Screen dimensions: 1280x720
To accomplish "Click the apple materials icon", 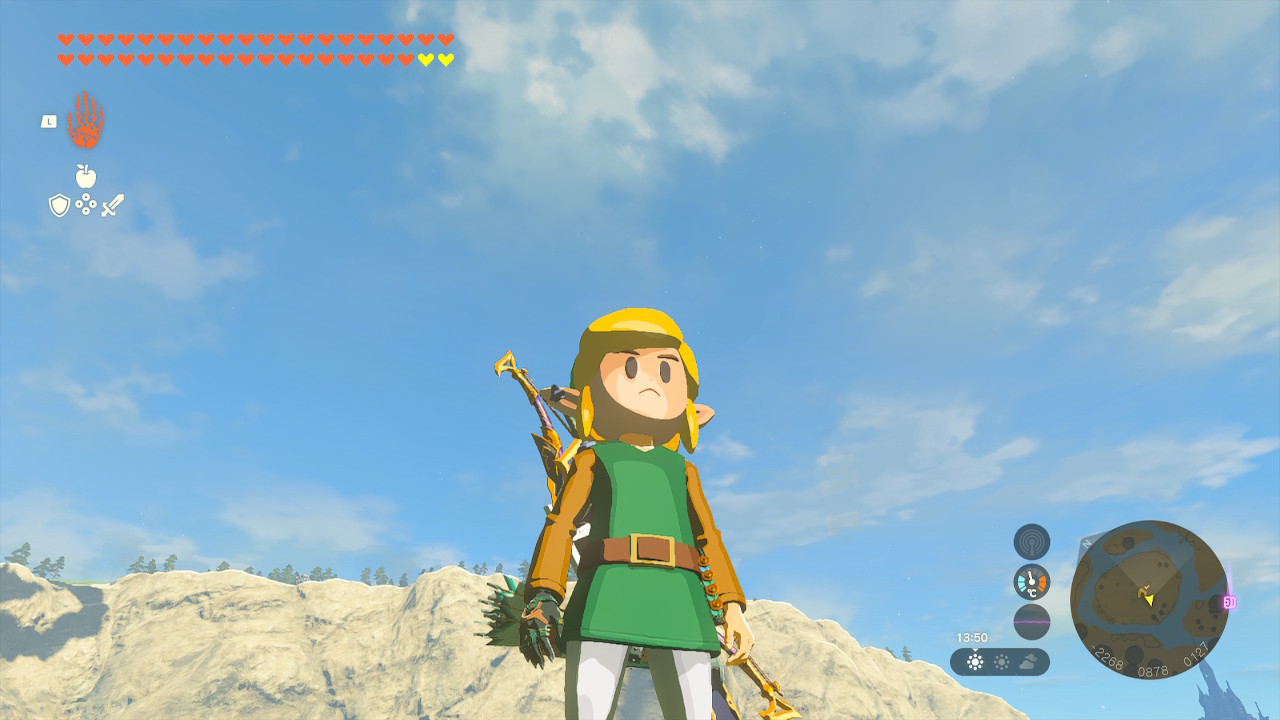I will (x=86, y=175).
